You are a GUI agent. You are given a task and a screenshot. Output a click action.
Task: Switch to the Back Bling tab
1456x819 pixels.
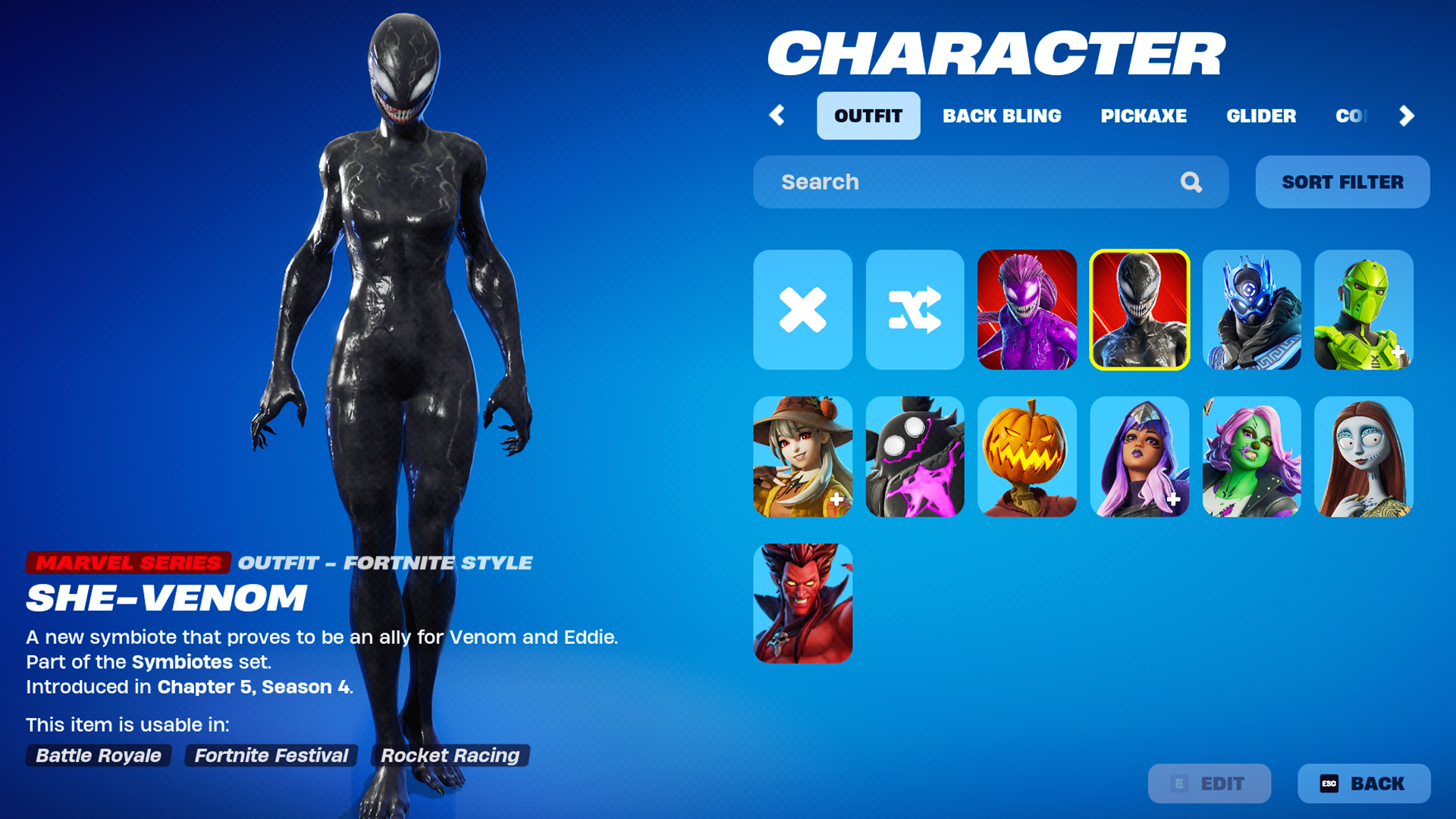click(x=1003, y=115)
